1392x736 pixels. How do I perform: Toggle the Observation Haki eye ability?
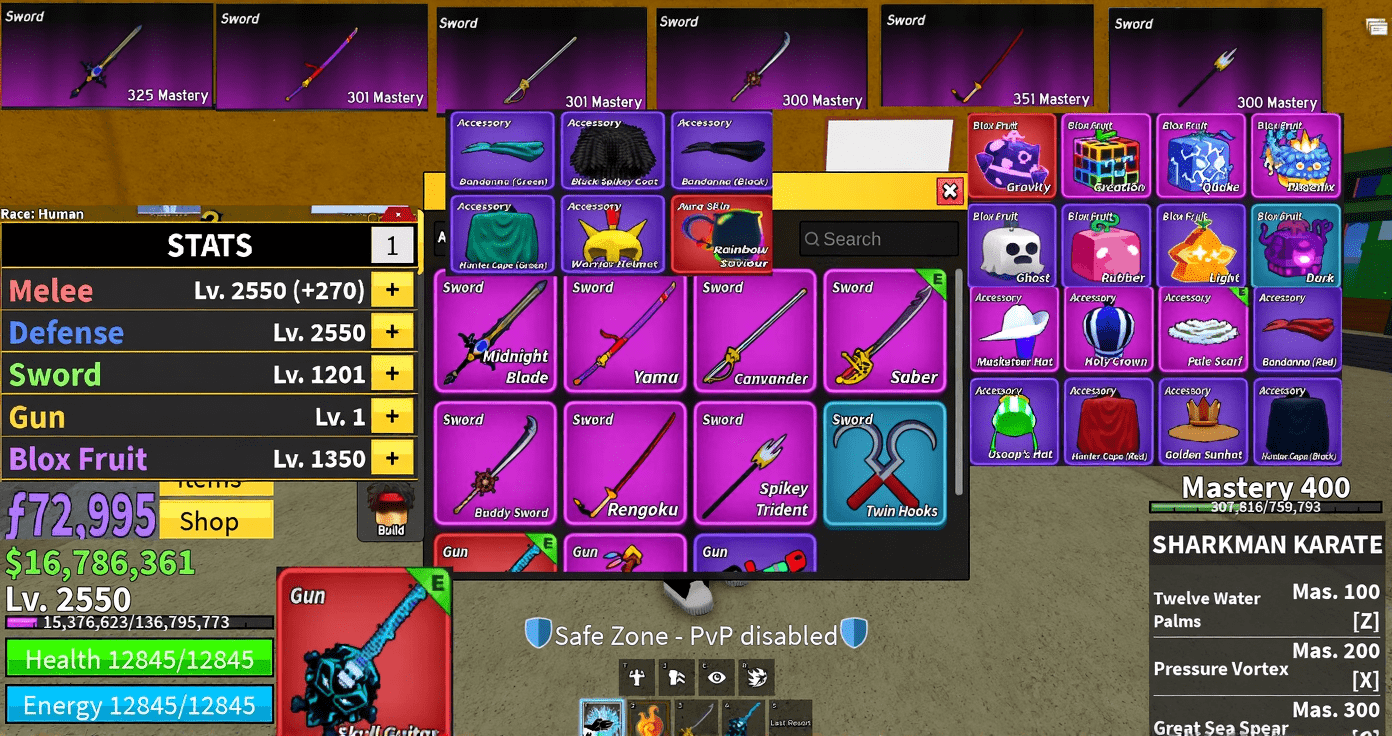(x=717, y=677)
